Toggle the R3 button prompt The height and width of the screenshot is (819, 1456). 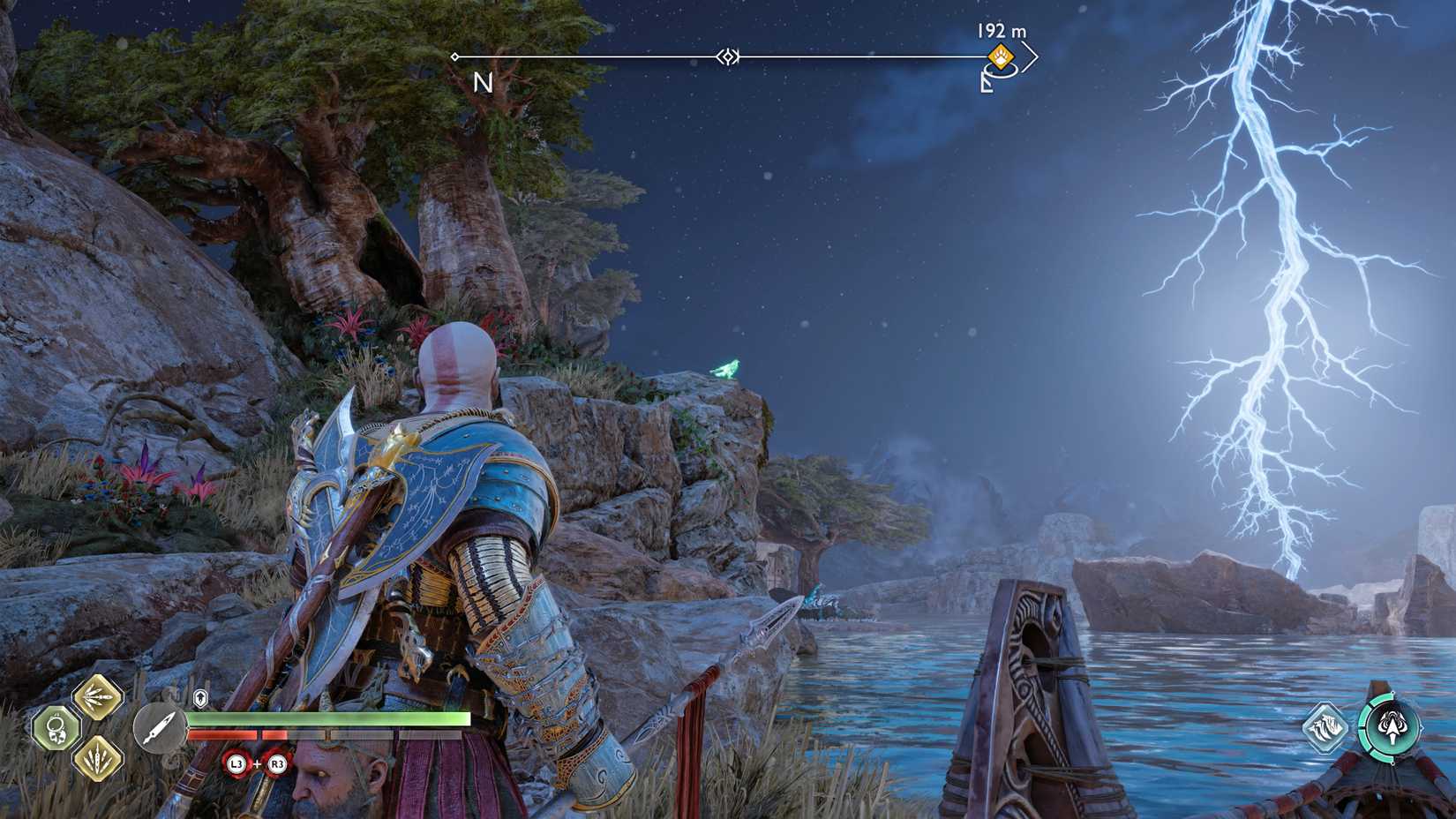[278, 764]
